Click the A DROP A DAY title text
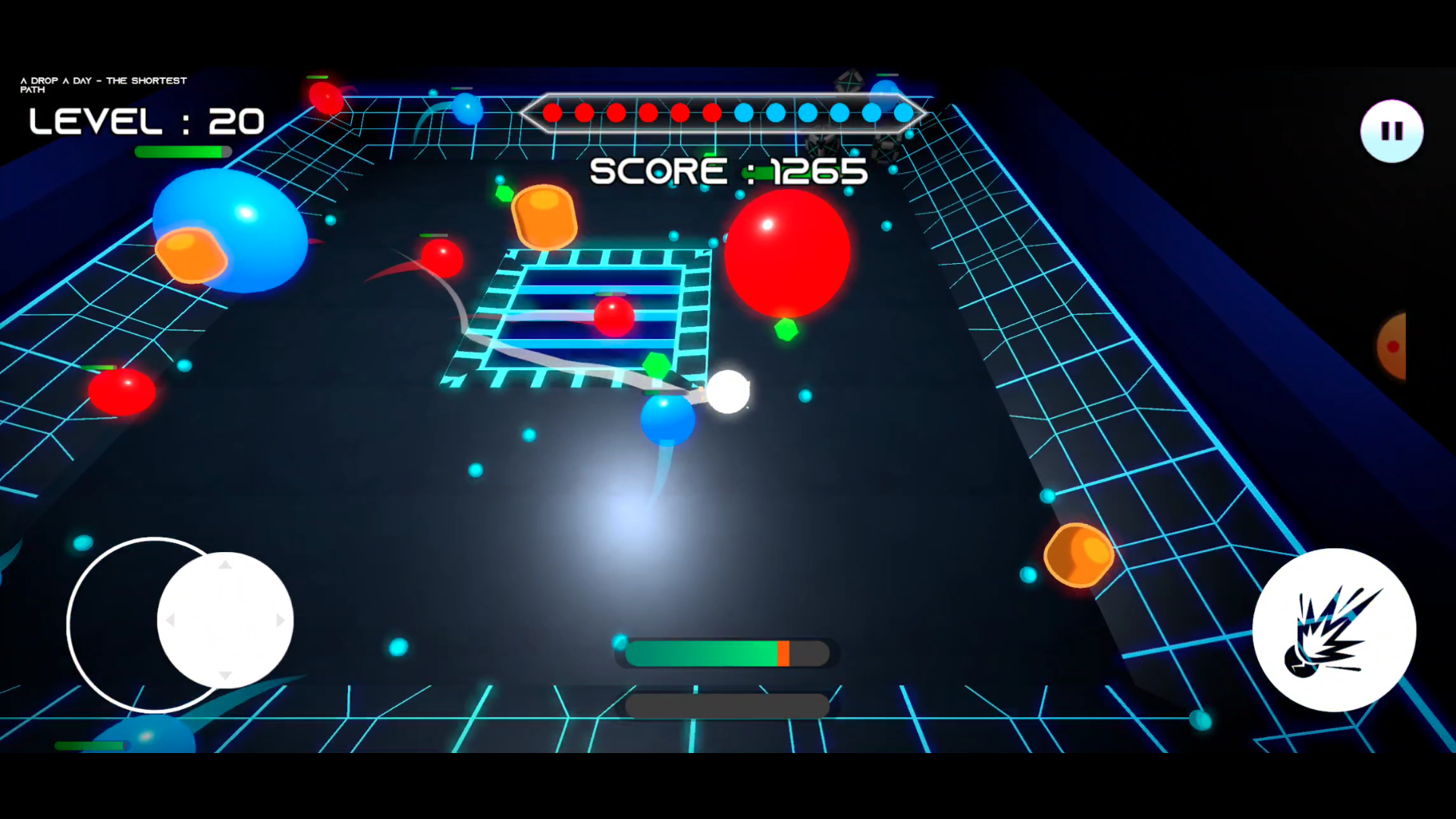Image resolution: width=1456 pixels, height=819 pixels. click(x=104, y=83)
